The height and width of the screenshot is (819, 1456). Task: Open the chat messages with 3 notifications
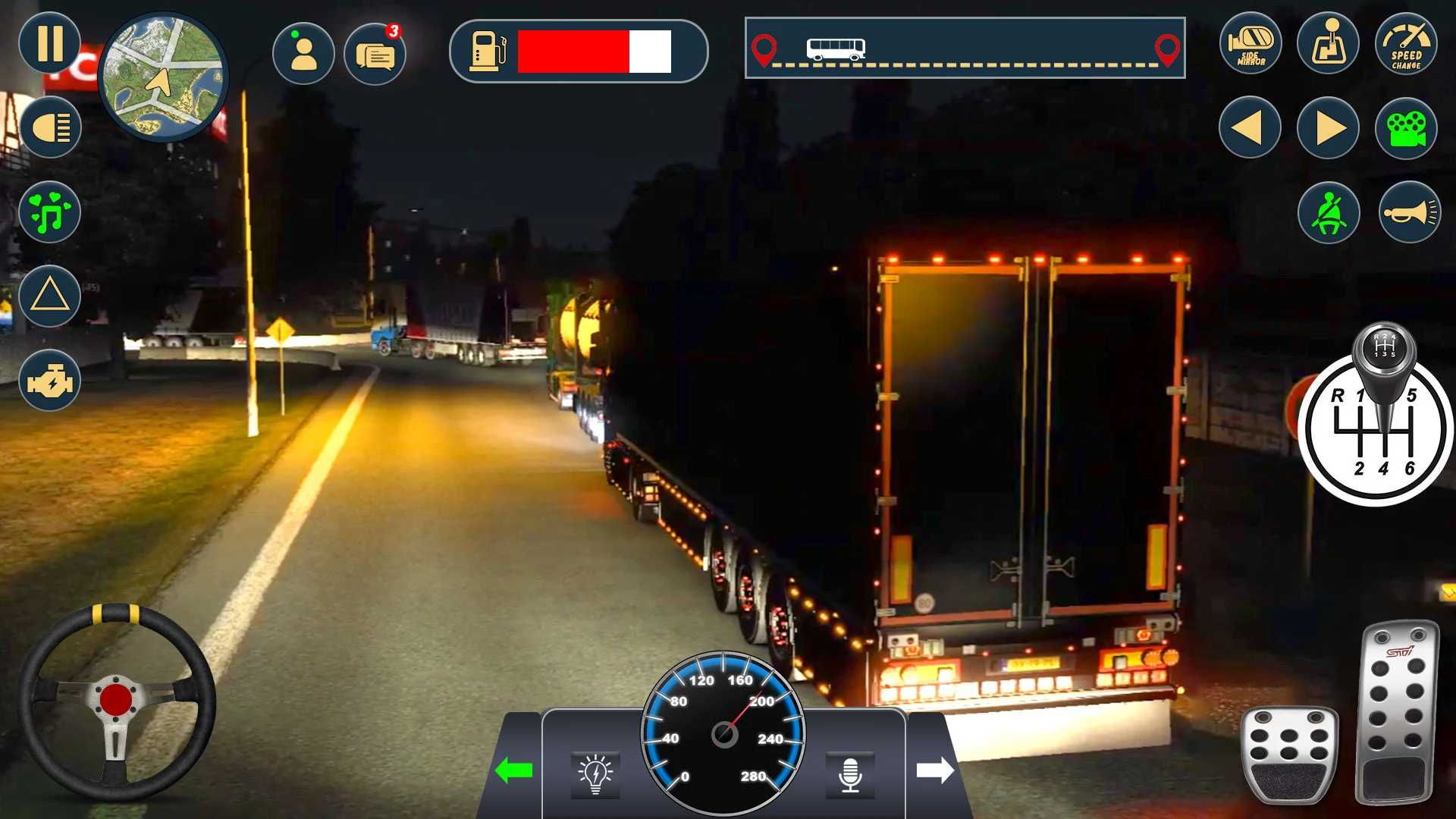(375, 54)
